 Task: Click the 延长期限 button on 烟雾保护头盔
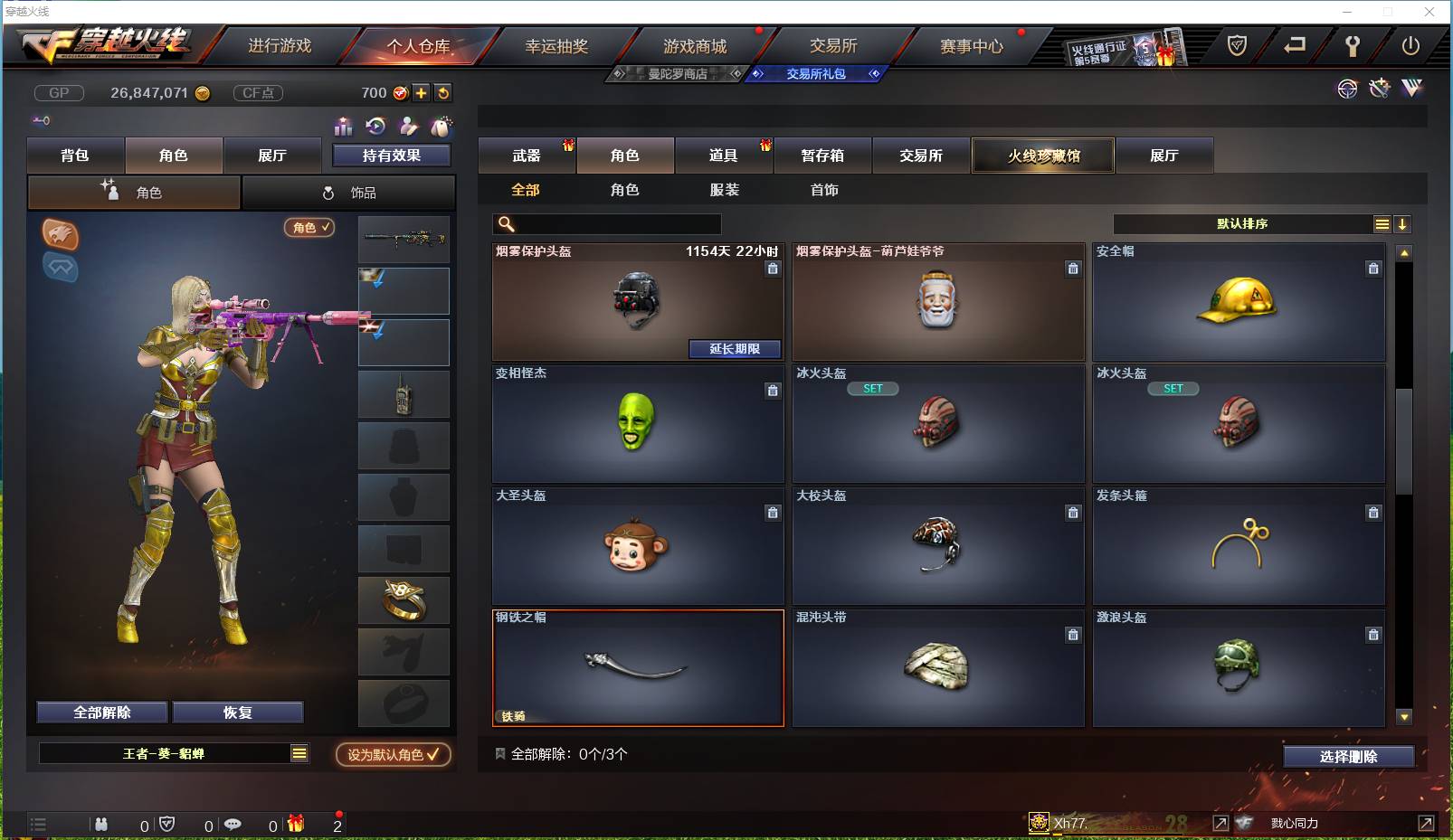tap(735, 349)
